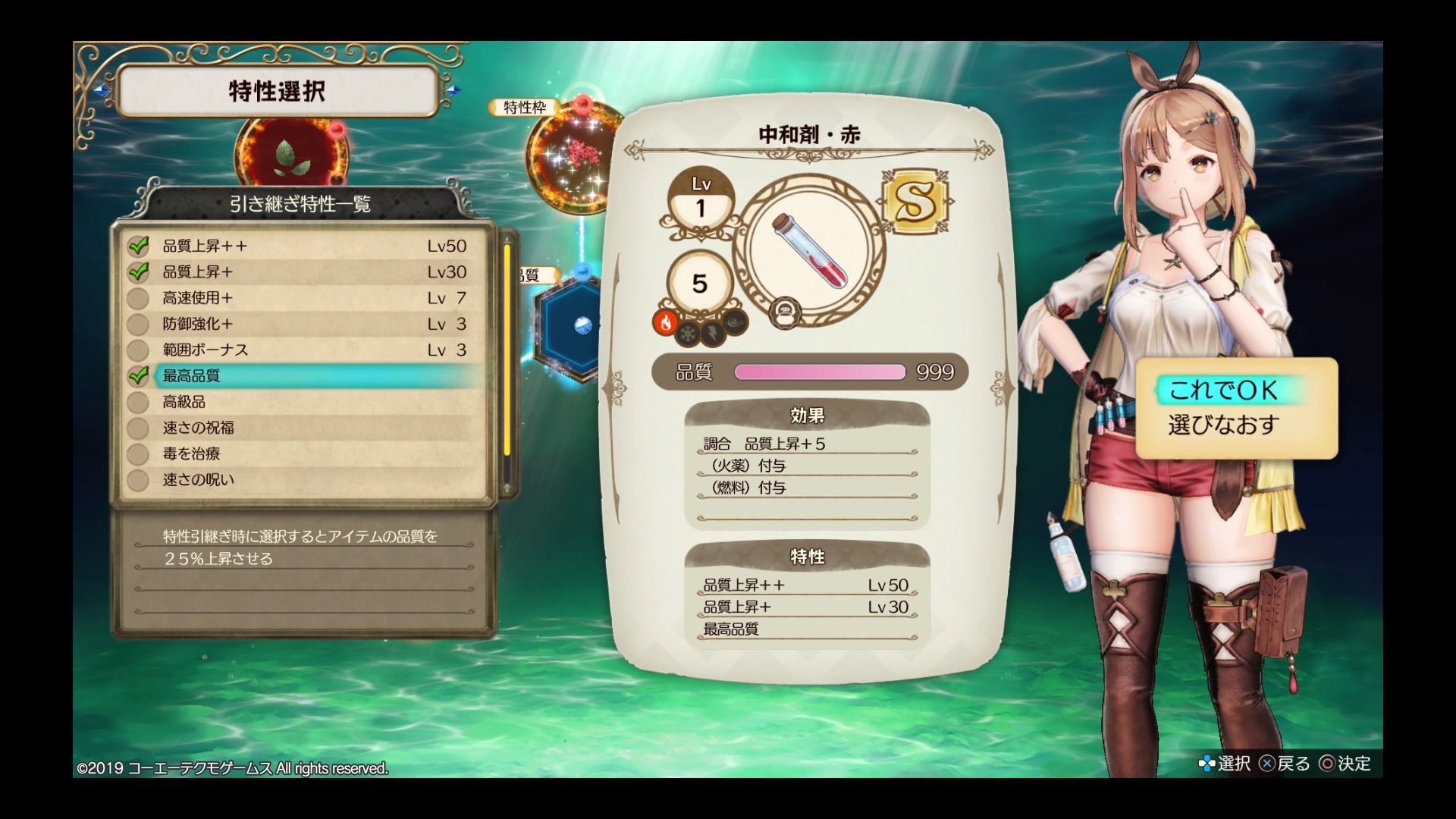The height and width of the screenshot is (819, 1456).
Task: Pick the 防御強化+ trait
Action: coord(303,324)
